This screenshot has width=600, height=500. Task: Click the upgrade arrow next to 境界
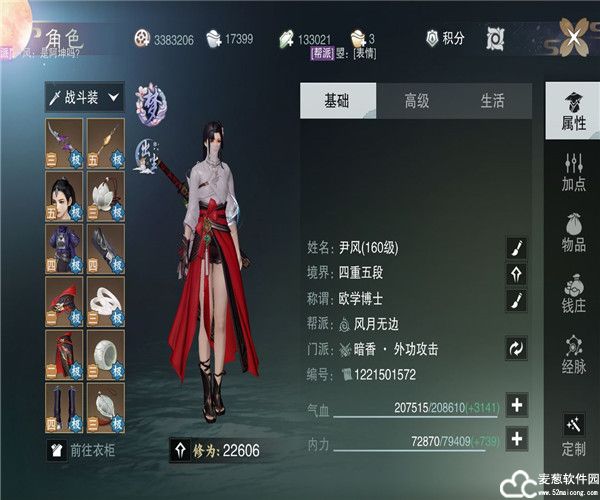pos(517,274)
